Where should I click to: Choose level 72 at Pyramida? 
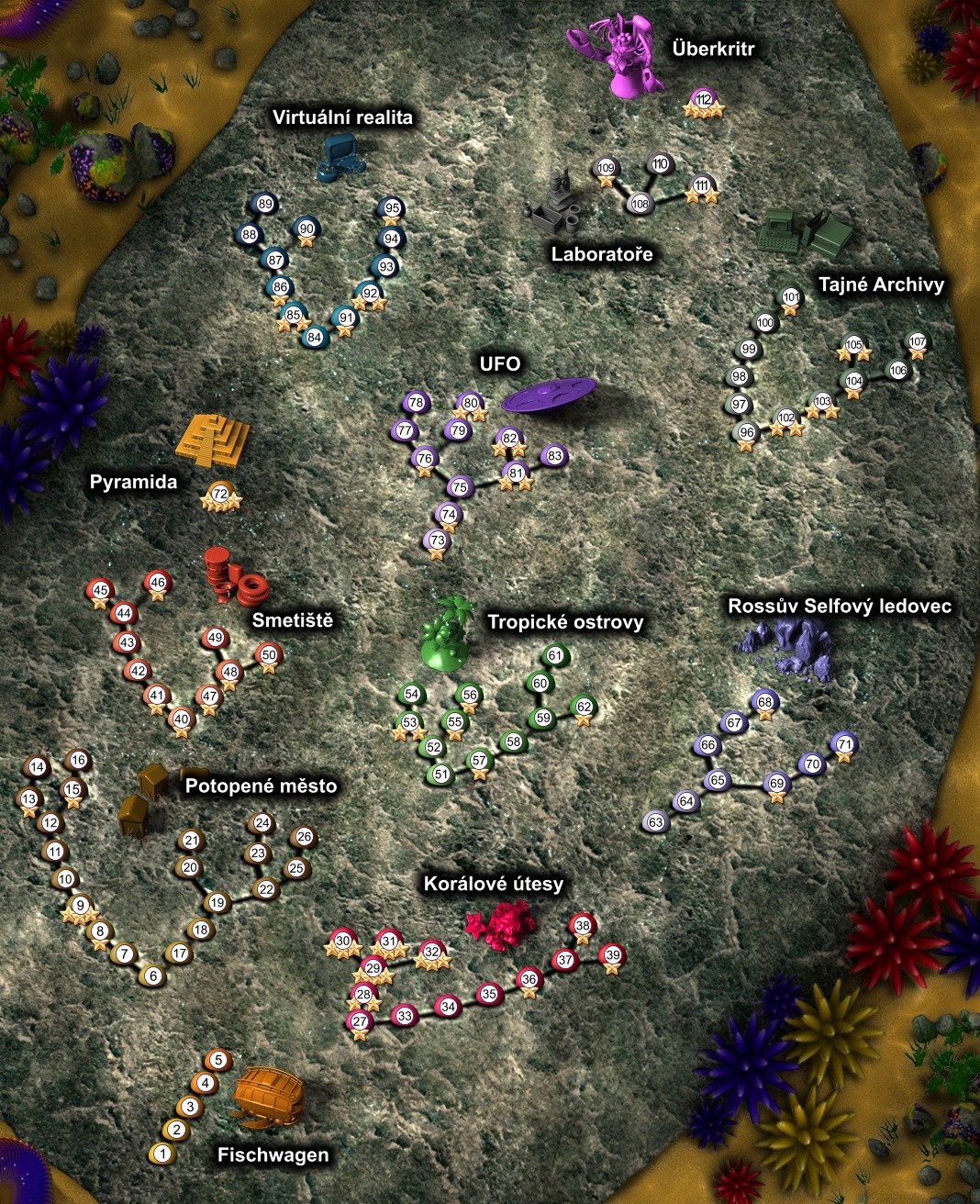click(x=219, y=494)
